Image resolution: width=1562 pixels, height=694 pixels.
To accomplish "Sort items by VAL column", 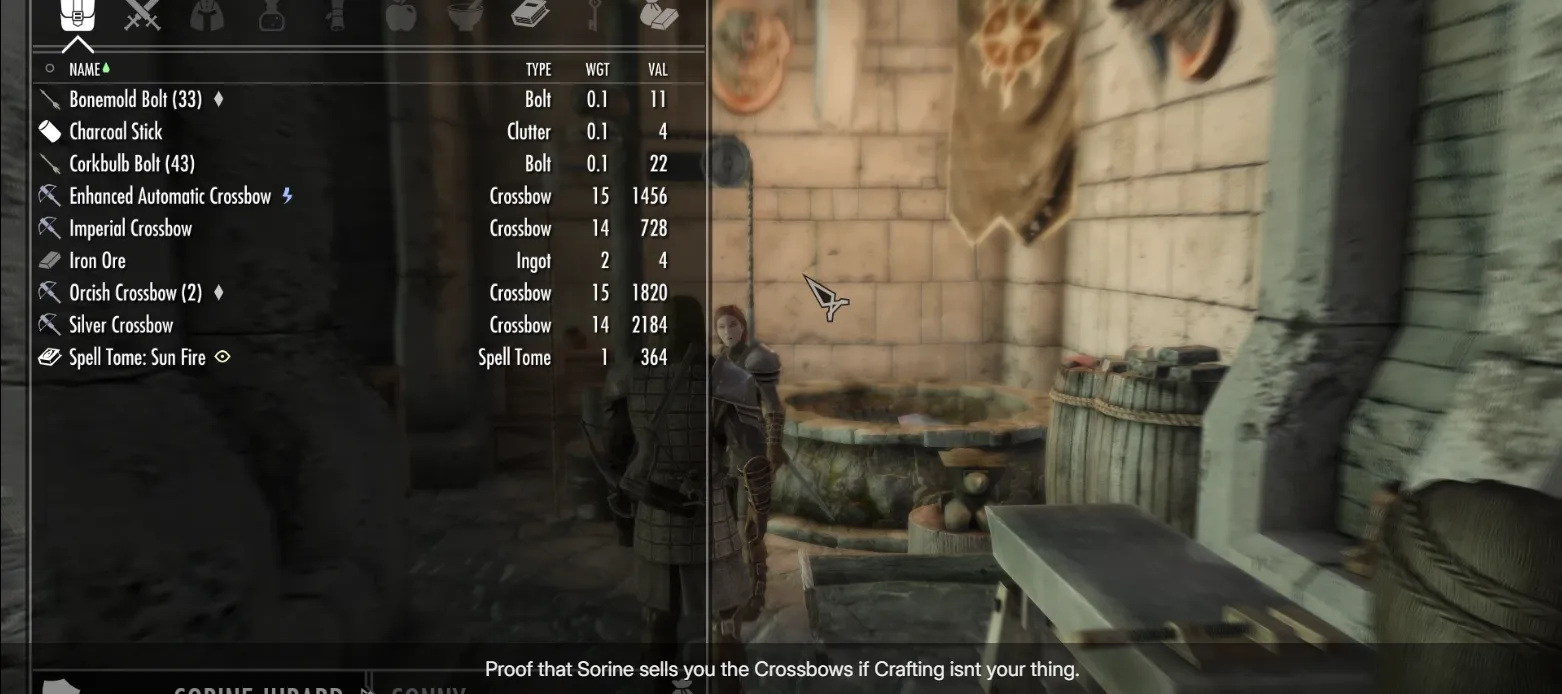I will click(657, 69).
